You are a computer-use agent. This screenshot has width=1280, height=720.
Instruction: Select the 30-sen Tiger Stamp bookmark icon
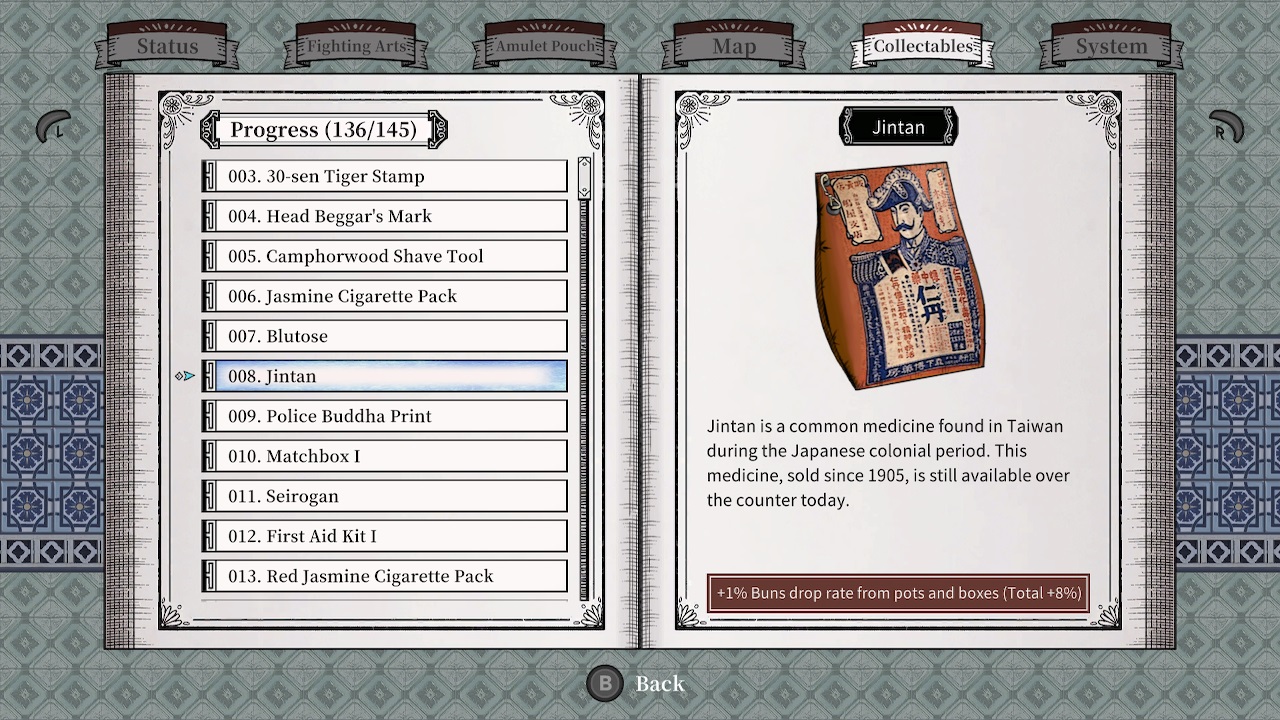click(x=209, y=176)
